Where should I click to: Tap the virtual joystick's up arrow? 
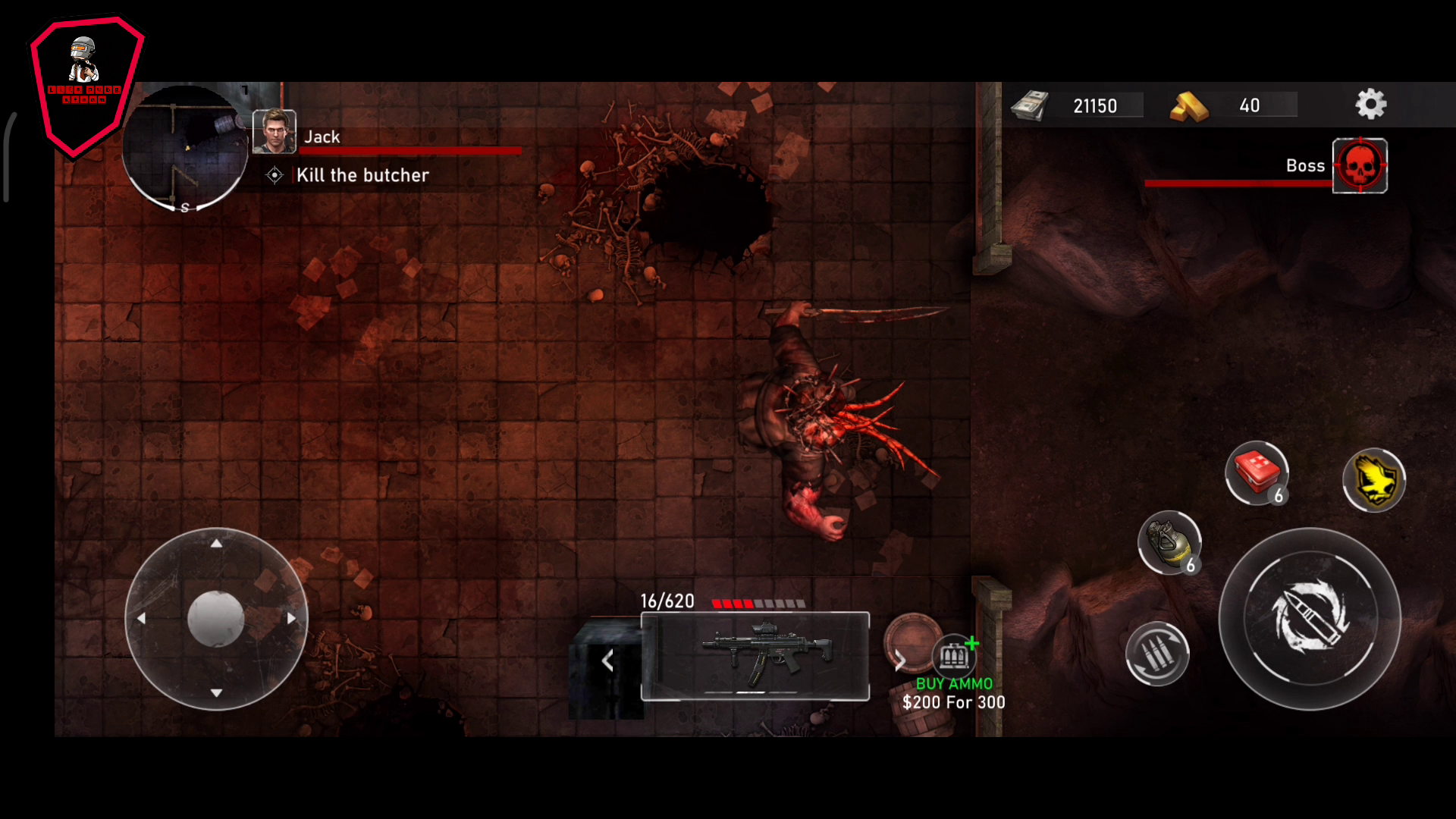[x=216, y=543]
